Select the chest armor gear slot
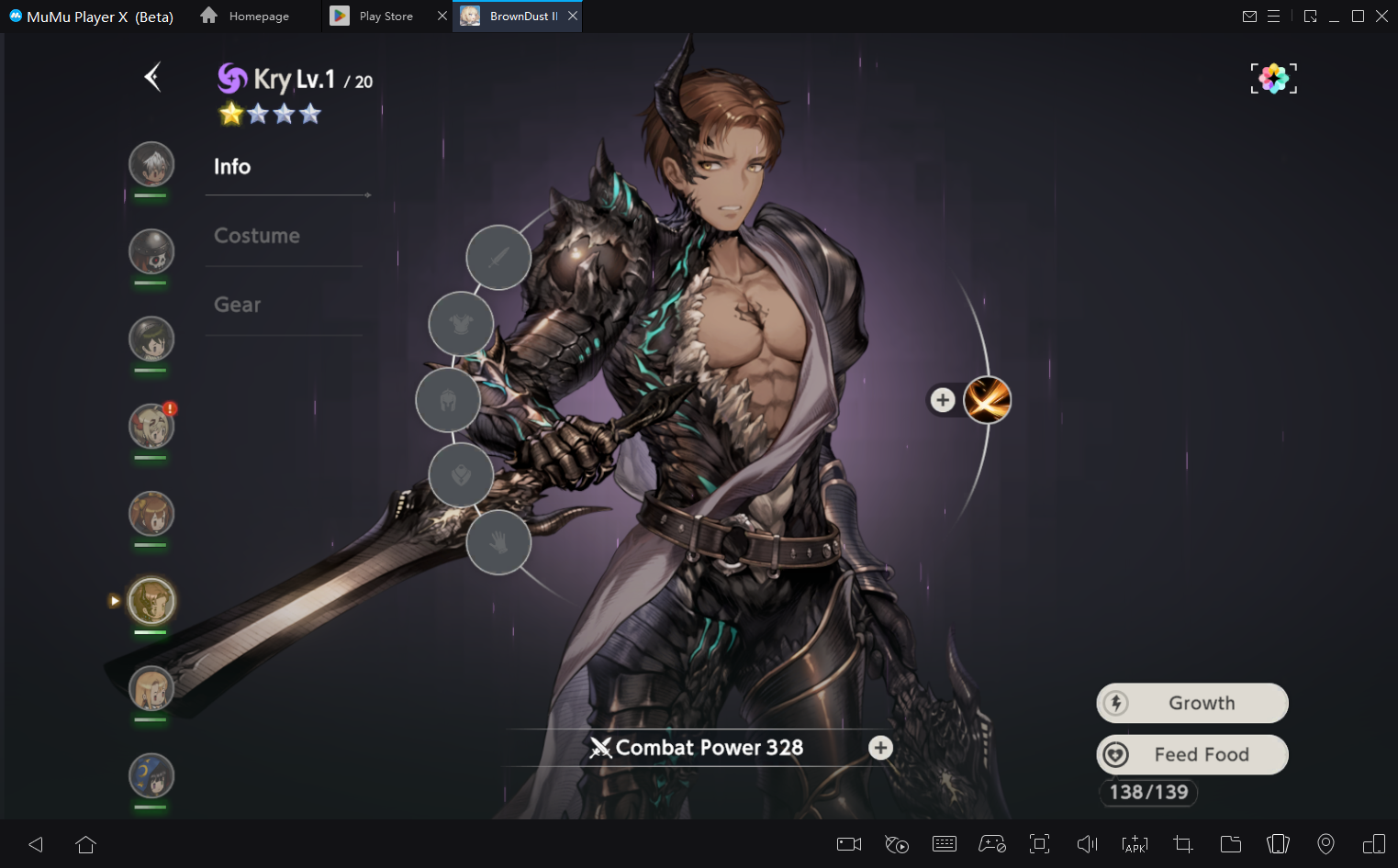This screenshot has height=868, width=1398. (461, 324)
